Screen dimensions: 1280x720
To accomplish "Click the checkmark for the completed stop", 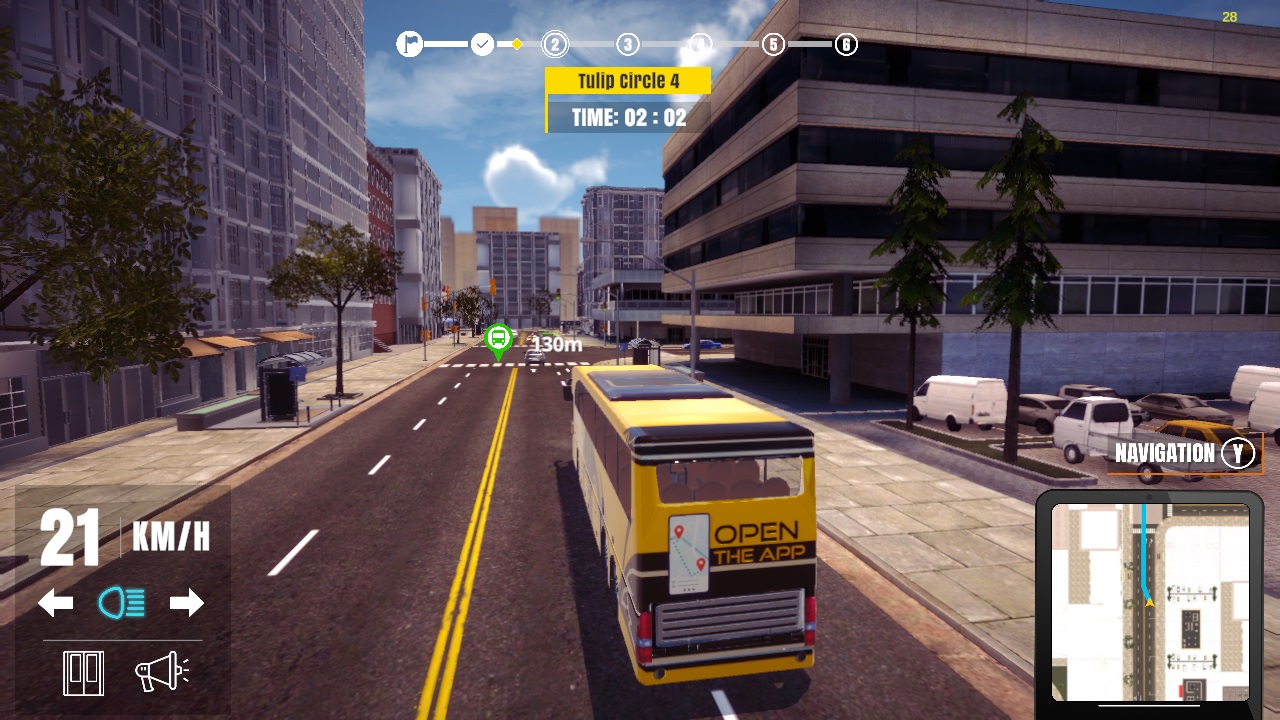I will pyautogui.click(x=481, y=44).
